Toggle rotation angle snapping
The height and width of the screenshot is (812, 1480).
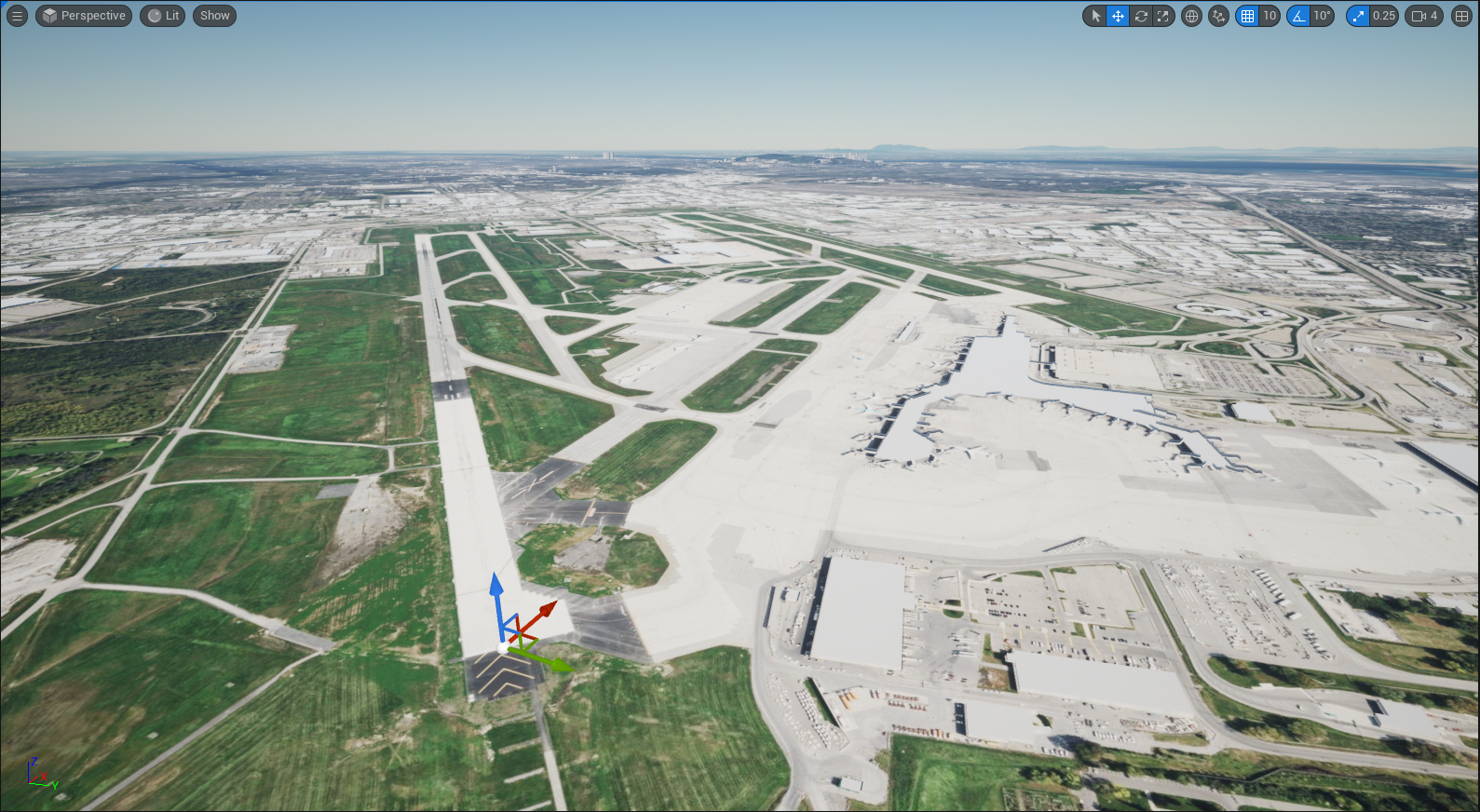tap(1298, 16)
